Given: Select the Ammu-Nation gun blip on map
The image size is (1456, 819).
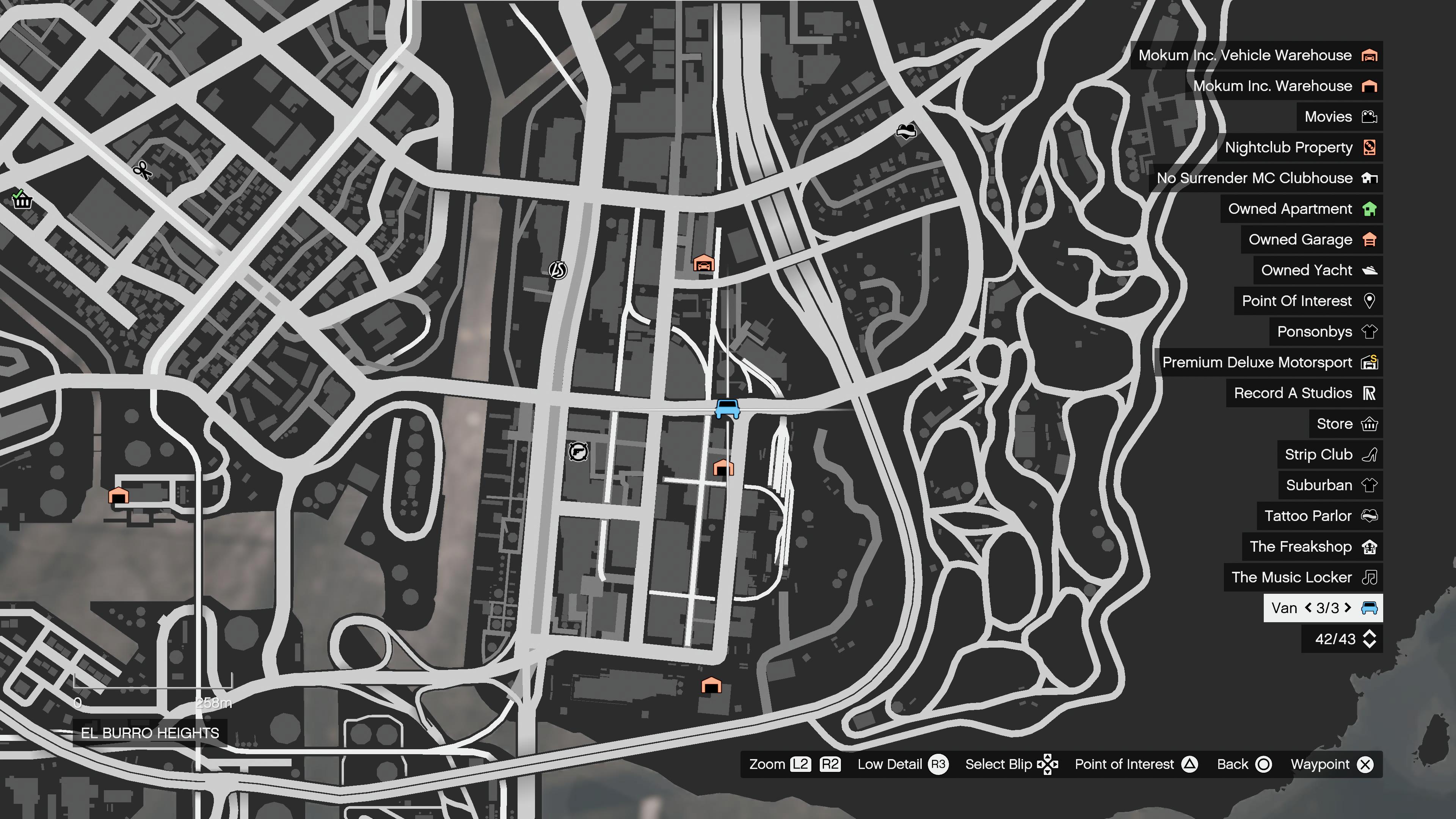Looking at the screenshot, I should point(577,452).
